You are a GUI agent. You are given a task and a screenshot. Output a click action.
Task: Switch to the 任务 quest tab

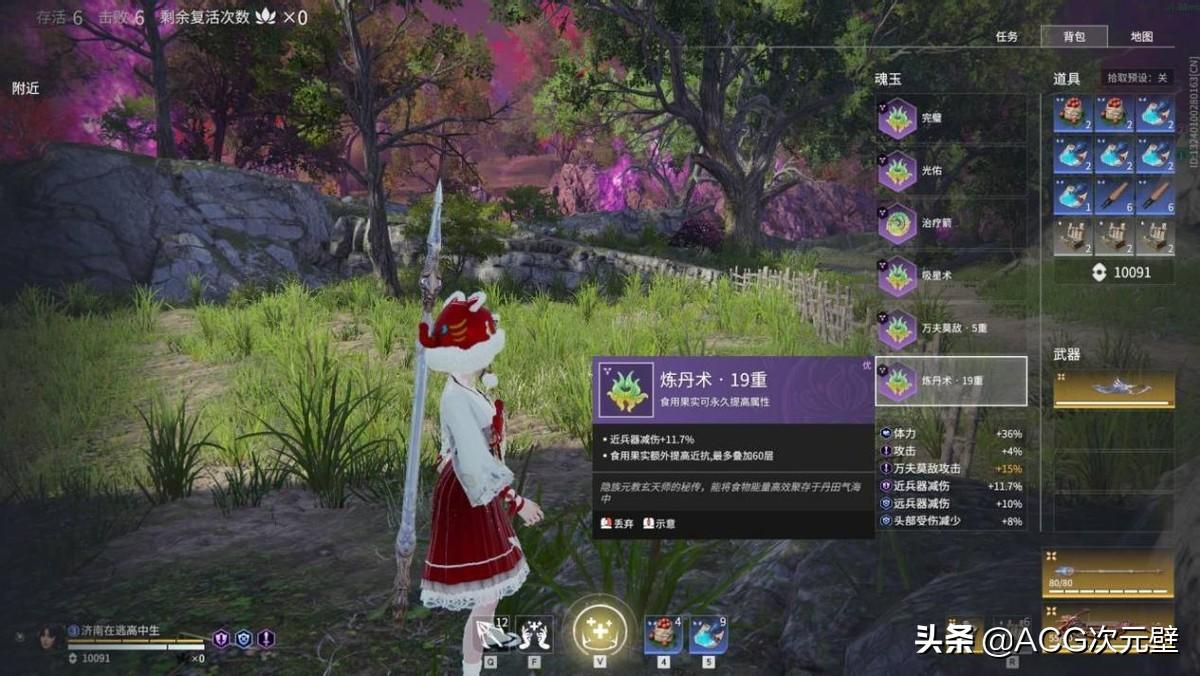(x=1007, y=37)
